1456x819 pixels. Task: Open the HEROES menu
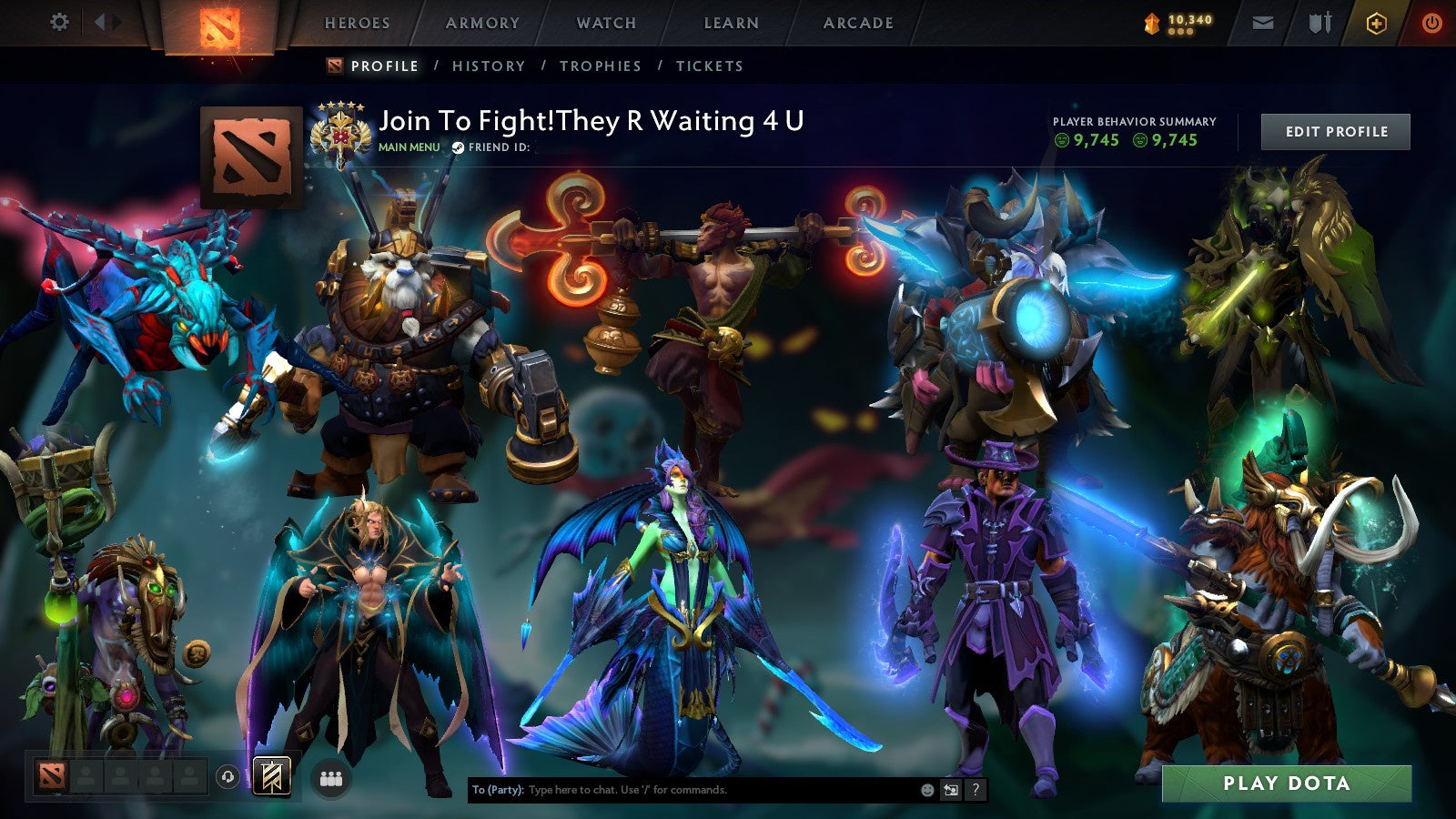(355, 23)
